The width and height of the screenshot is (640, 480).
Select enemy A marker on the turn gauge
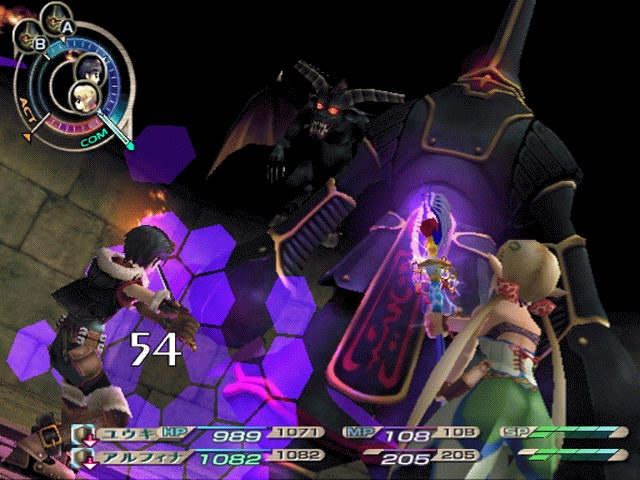[x=66, y=26]
